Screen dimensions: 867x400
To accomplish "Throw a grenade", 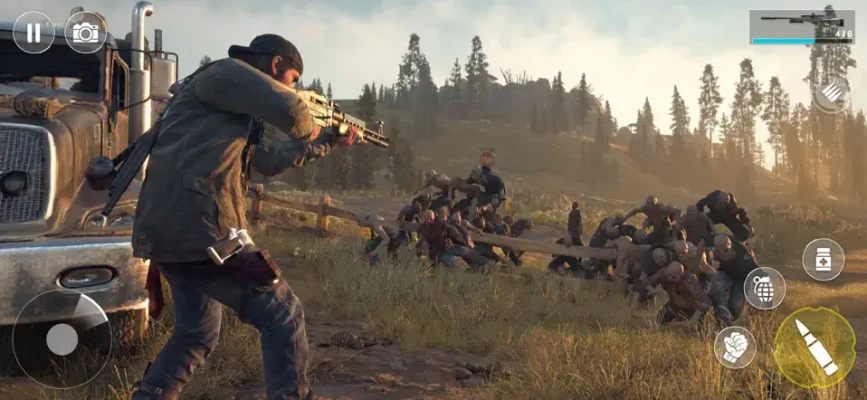I will (764, 288).
